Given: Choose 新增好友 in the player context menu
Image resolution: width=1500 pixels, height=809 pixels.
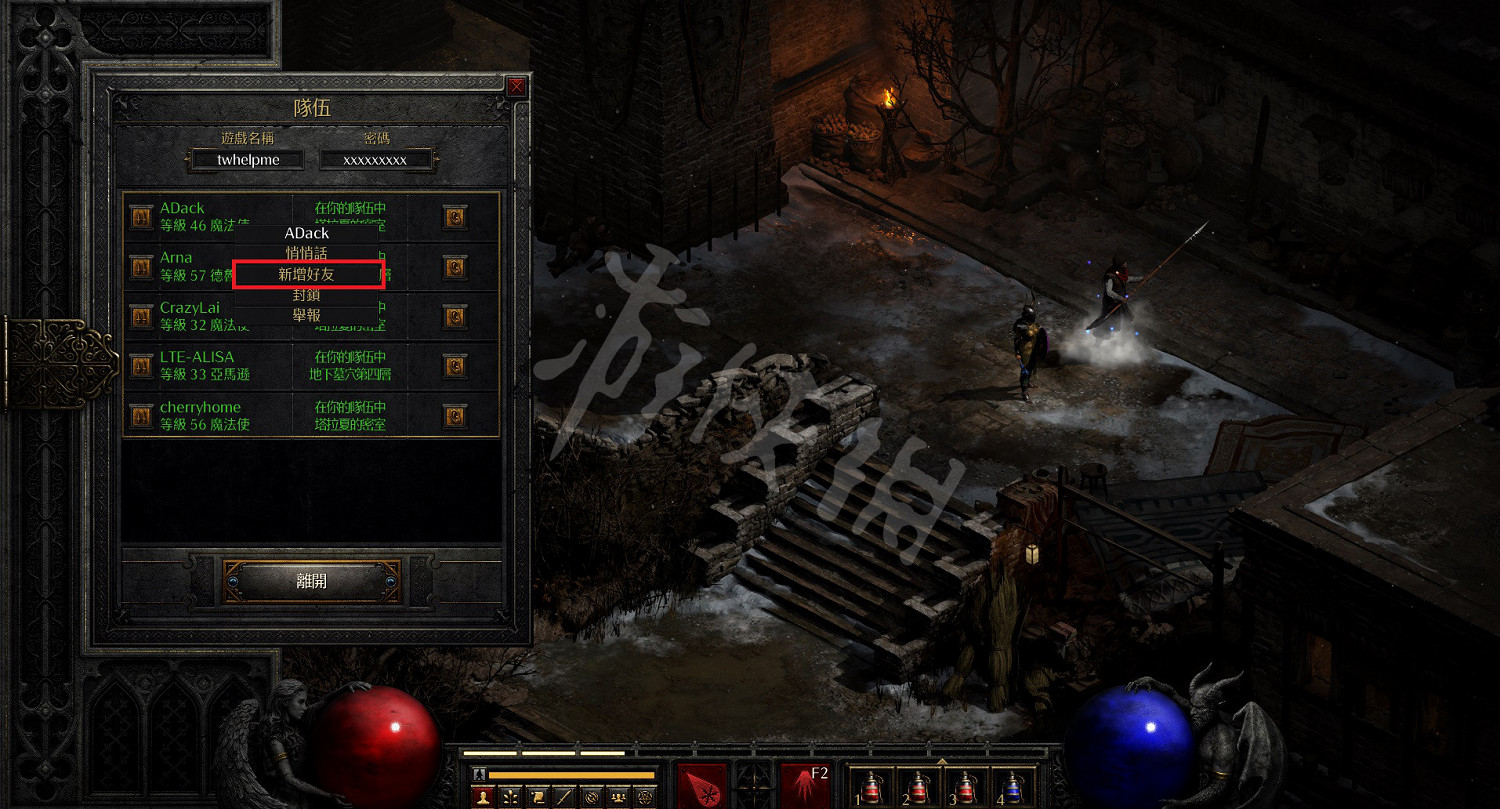Looking at the screenshot, I should coord(307,274).
